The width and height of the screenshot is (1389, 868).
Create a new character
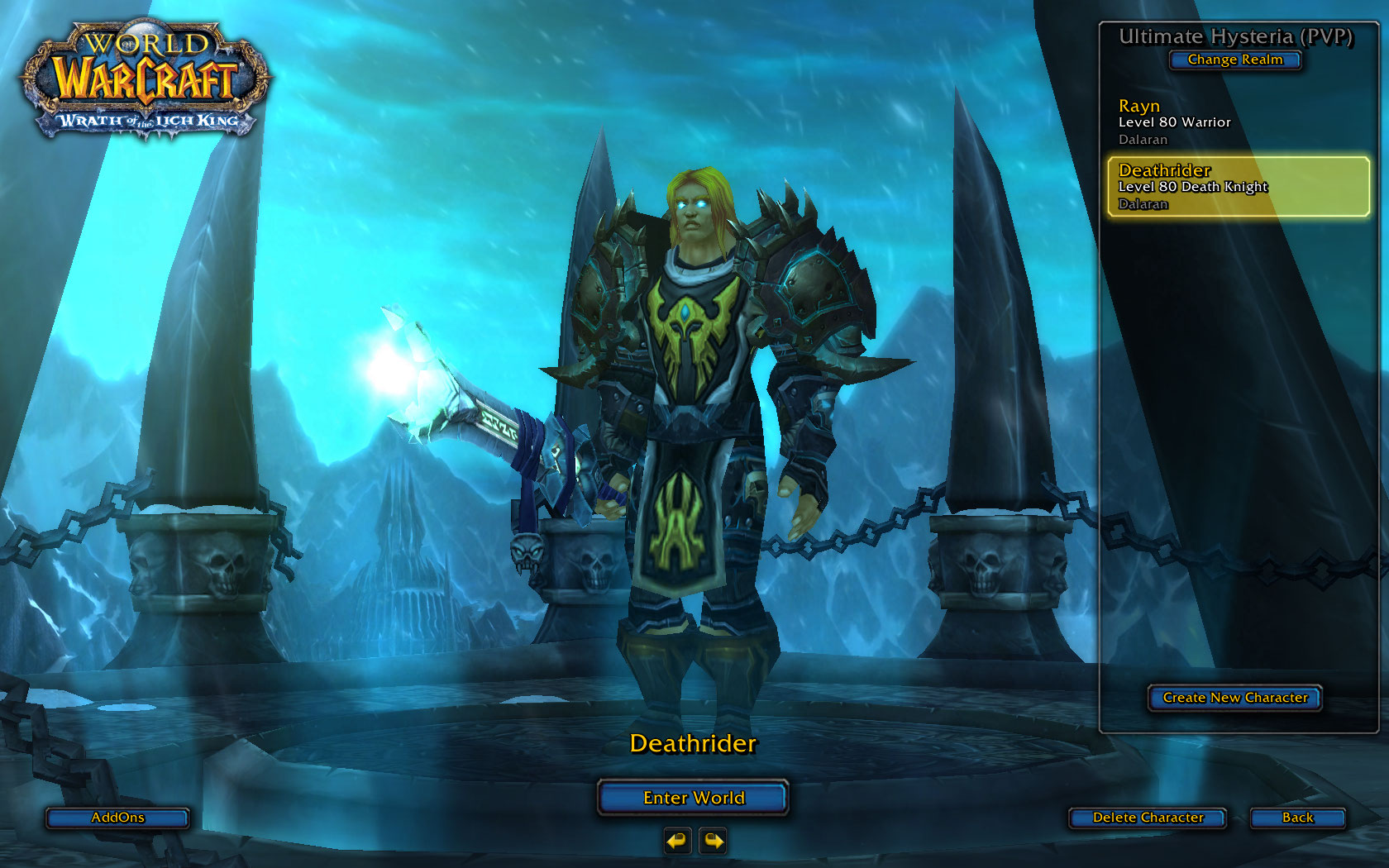pyautogui.click(x=1234, y=698)
